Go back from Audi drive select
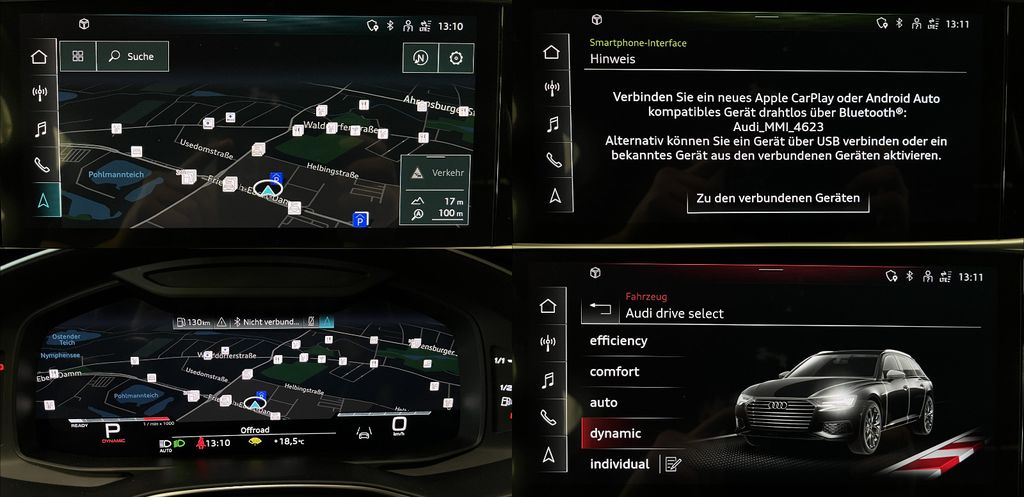The height and width of the screenshot is (497, 1024). (x=600, y=309)
